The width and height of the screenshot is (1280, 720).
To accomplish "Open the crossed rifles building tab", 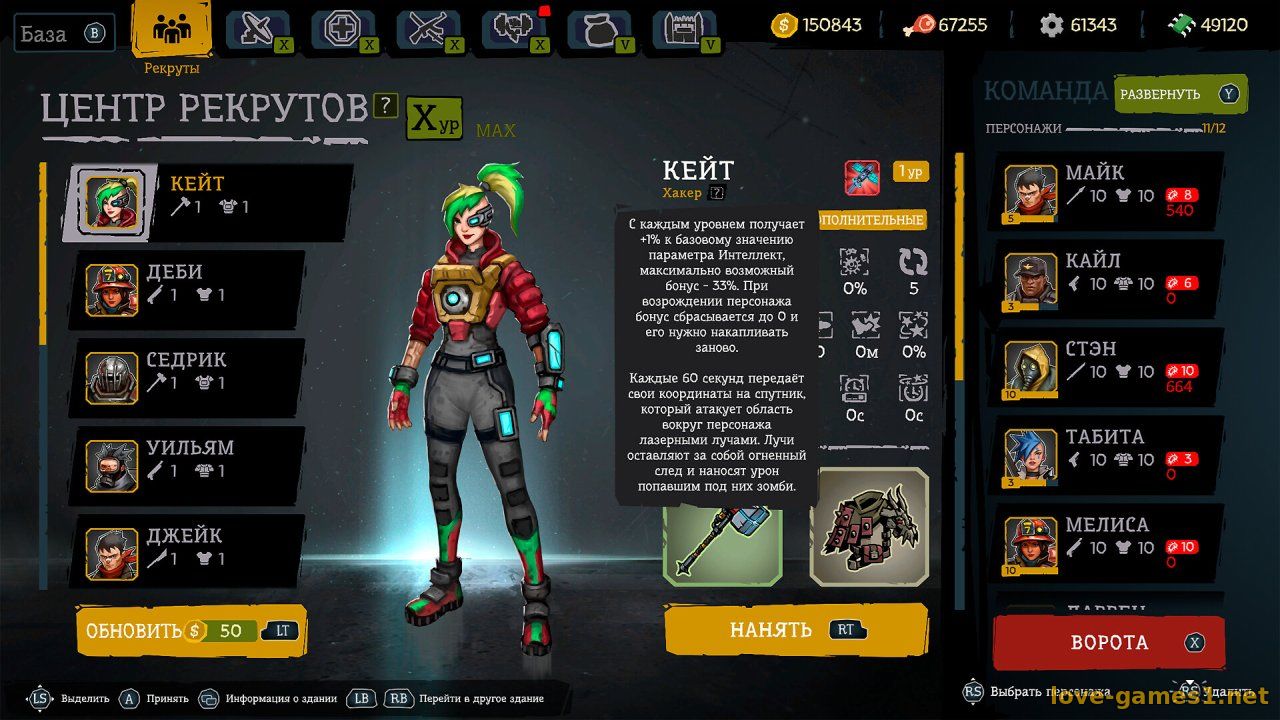I will point(428,30).
